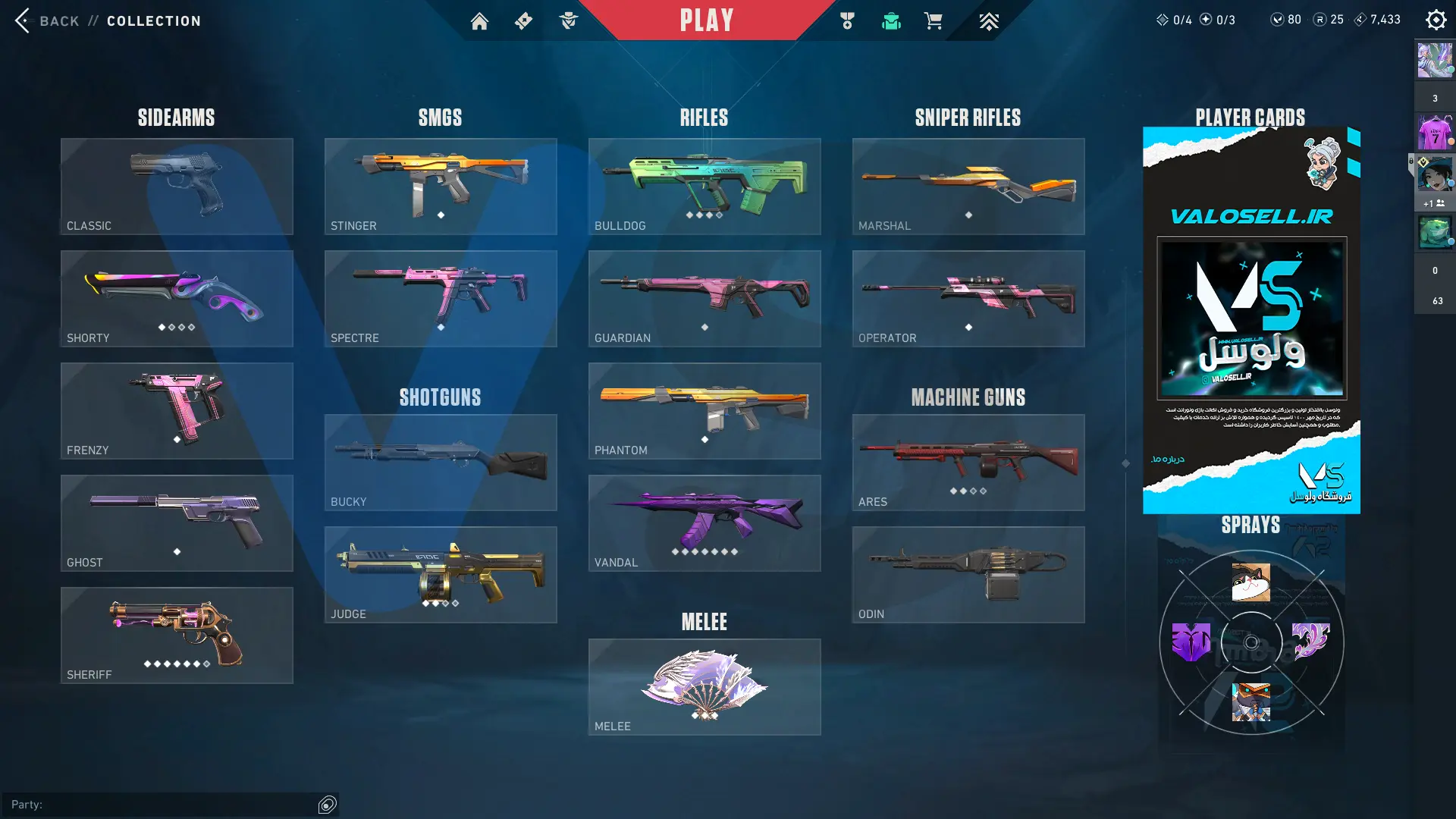Pick the Sheriff revolver slot

(x=177, y=635)
